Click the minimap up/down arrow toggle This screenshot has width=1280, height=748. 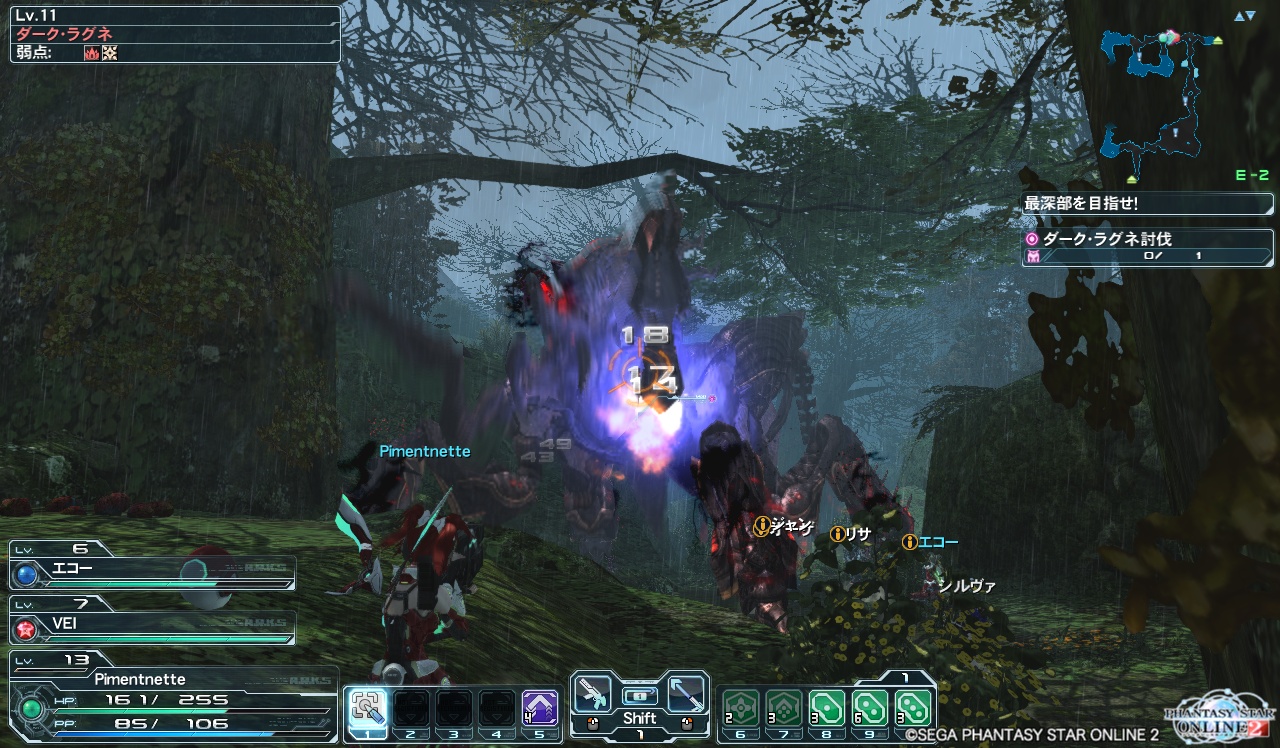tap(1244, 16)
